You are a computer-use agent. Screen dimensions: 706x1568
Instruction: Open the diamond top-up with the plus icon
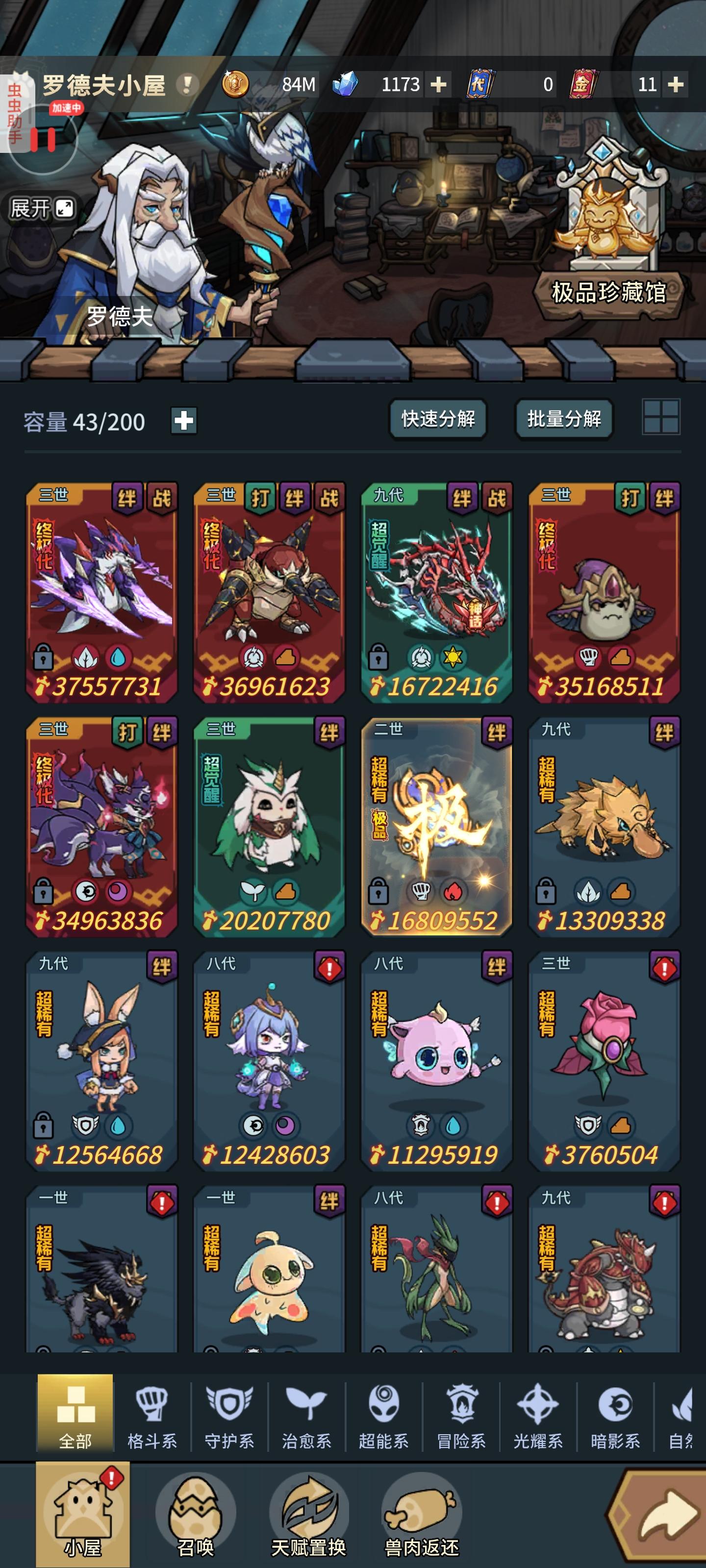click(437, 85)
